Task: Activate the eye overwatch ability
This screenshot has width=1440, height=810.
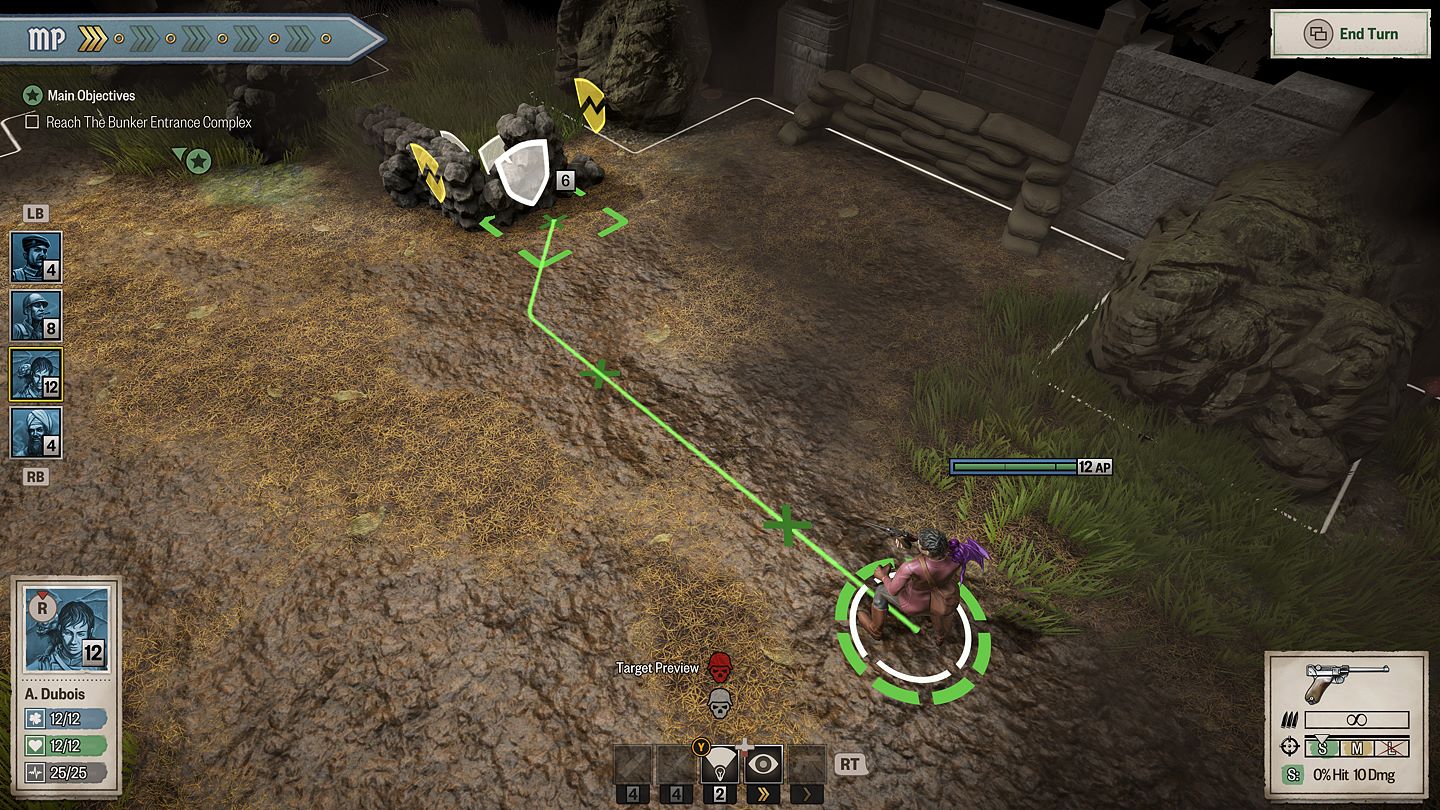Action: pos(765,765)
